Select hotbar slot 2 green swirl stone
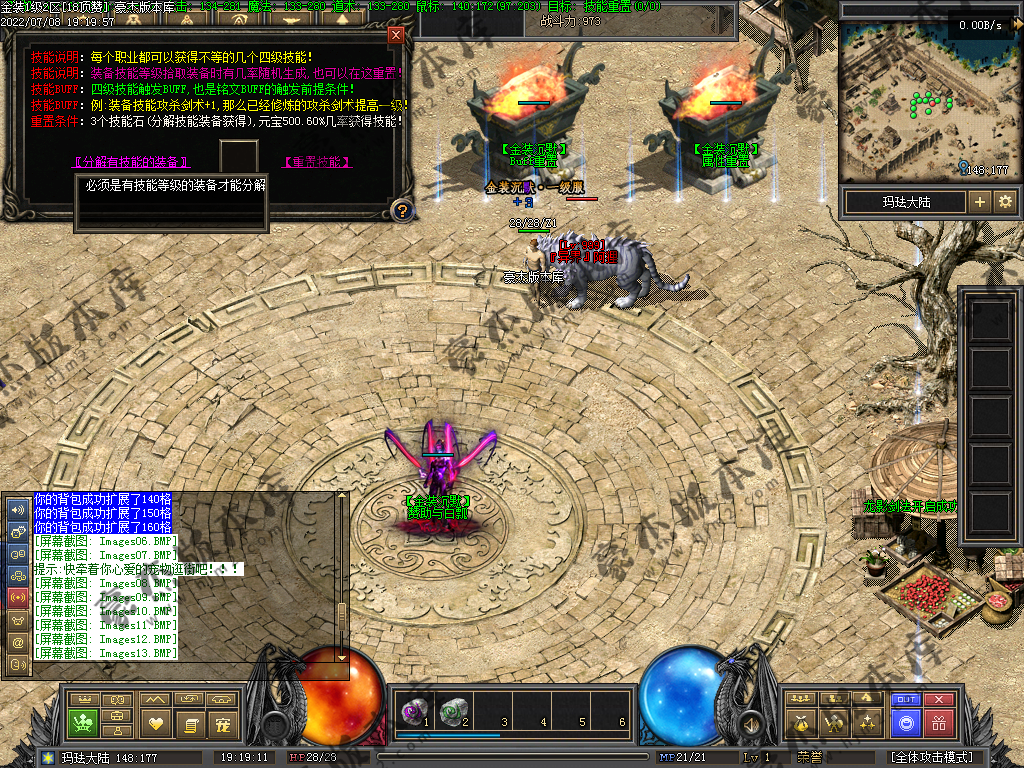1024x768 pixels. (452, 711)
